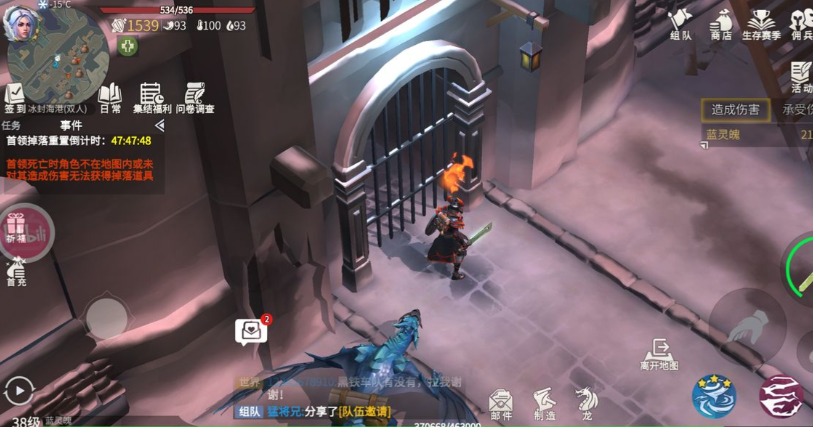This screenshot has width=813, height=427.
Task: Open the 龙 dragon menu
Action: pyautogui.click(x=586, y=402)
